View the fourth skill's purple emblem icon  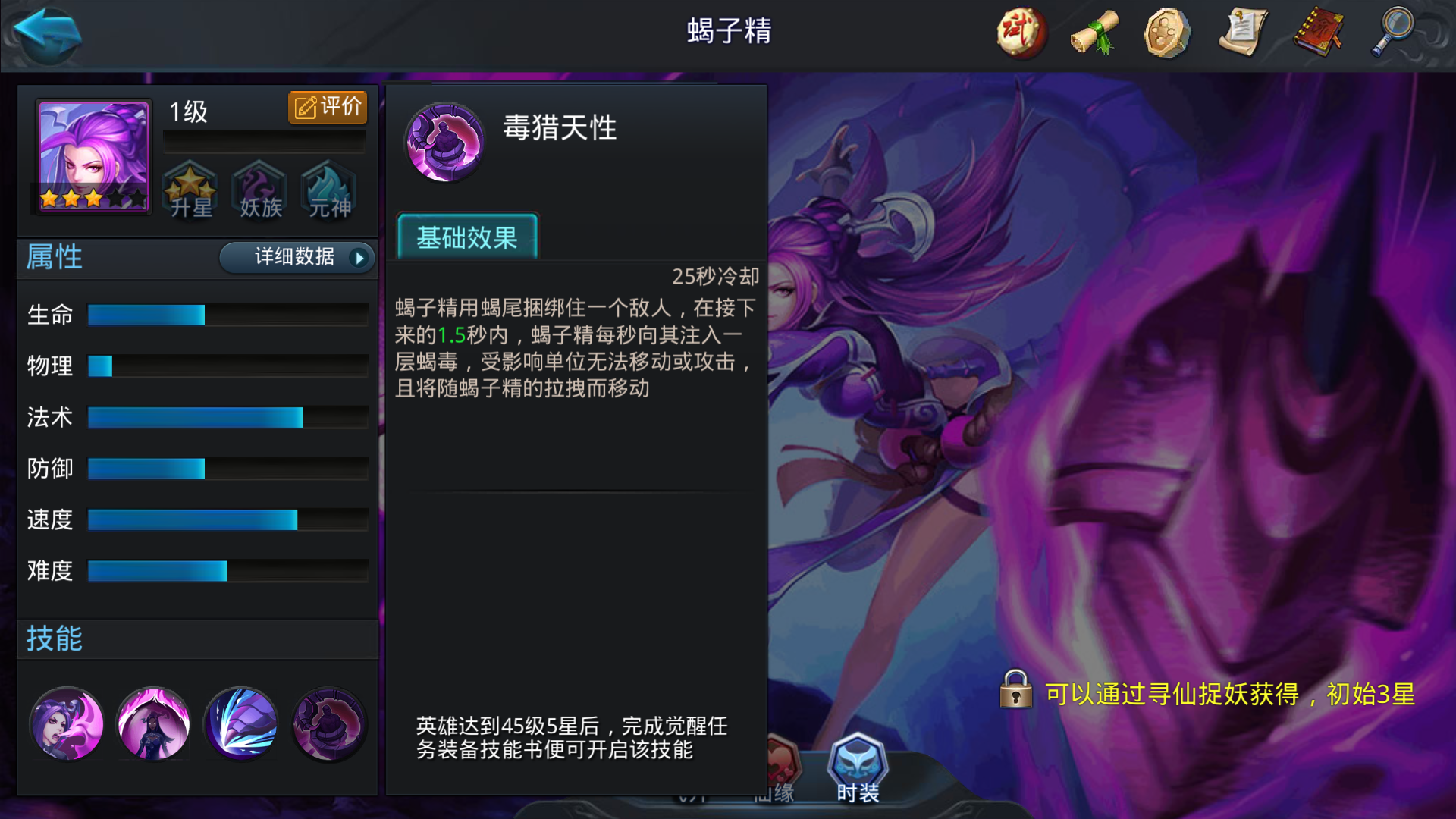(x=328, y=723)
